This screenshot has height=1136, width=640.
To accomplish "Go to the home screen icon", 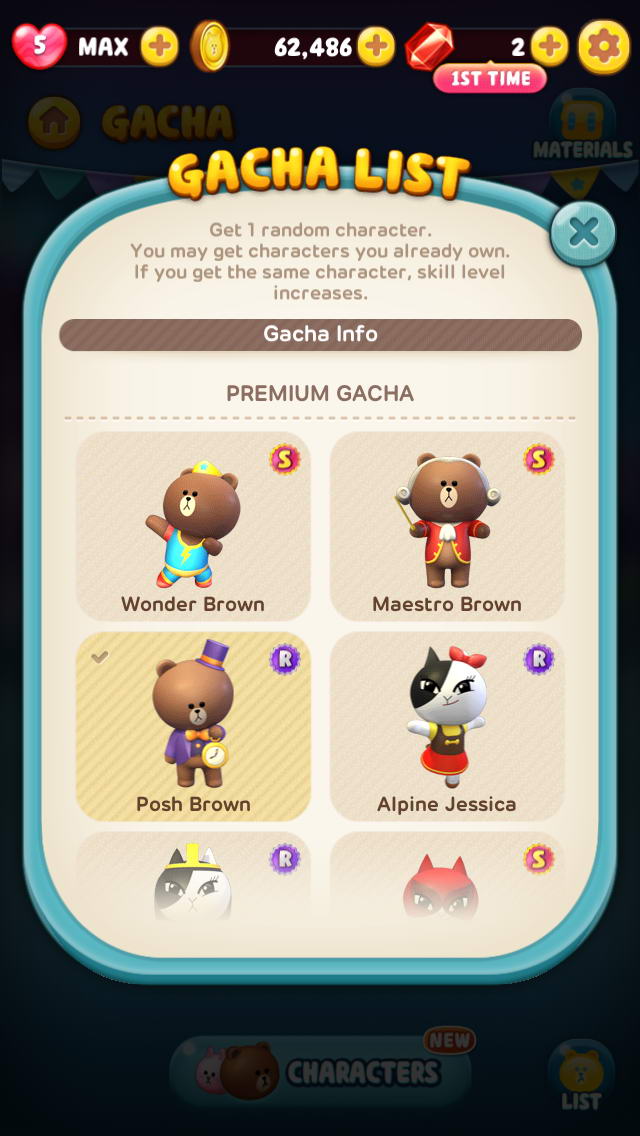I will click(54, 122).
